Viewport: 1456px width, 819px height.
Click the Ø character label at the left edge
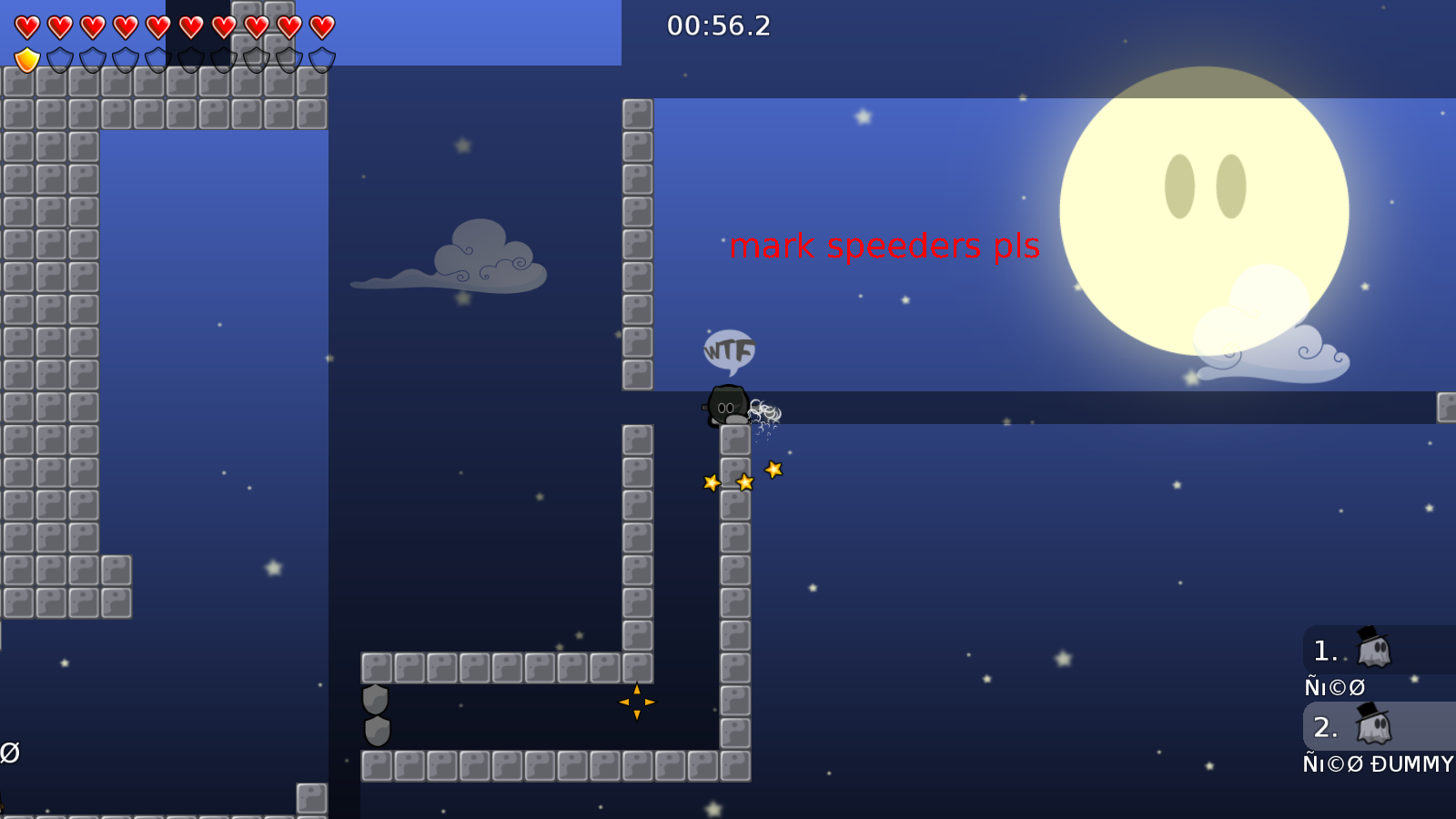[x=11, y=752]
